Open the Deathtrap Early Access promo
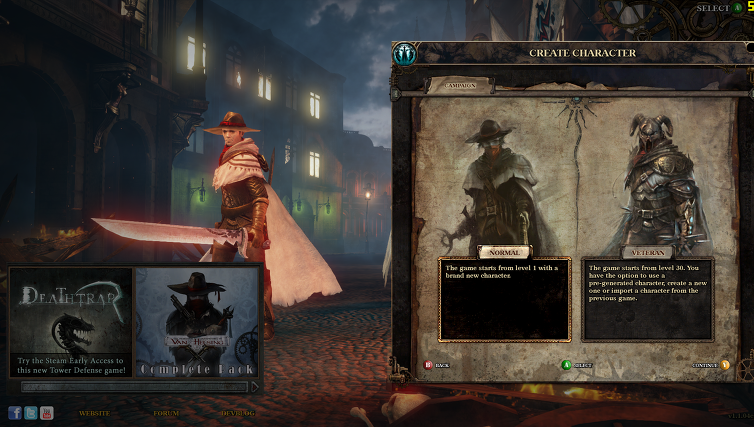Screen dimensions: 754x427 click(71, 321)
